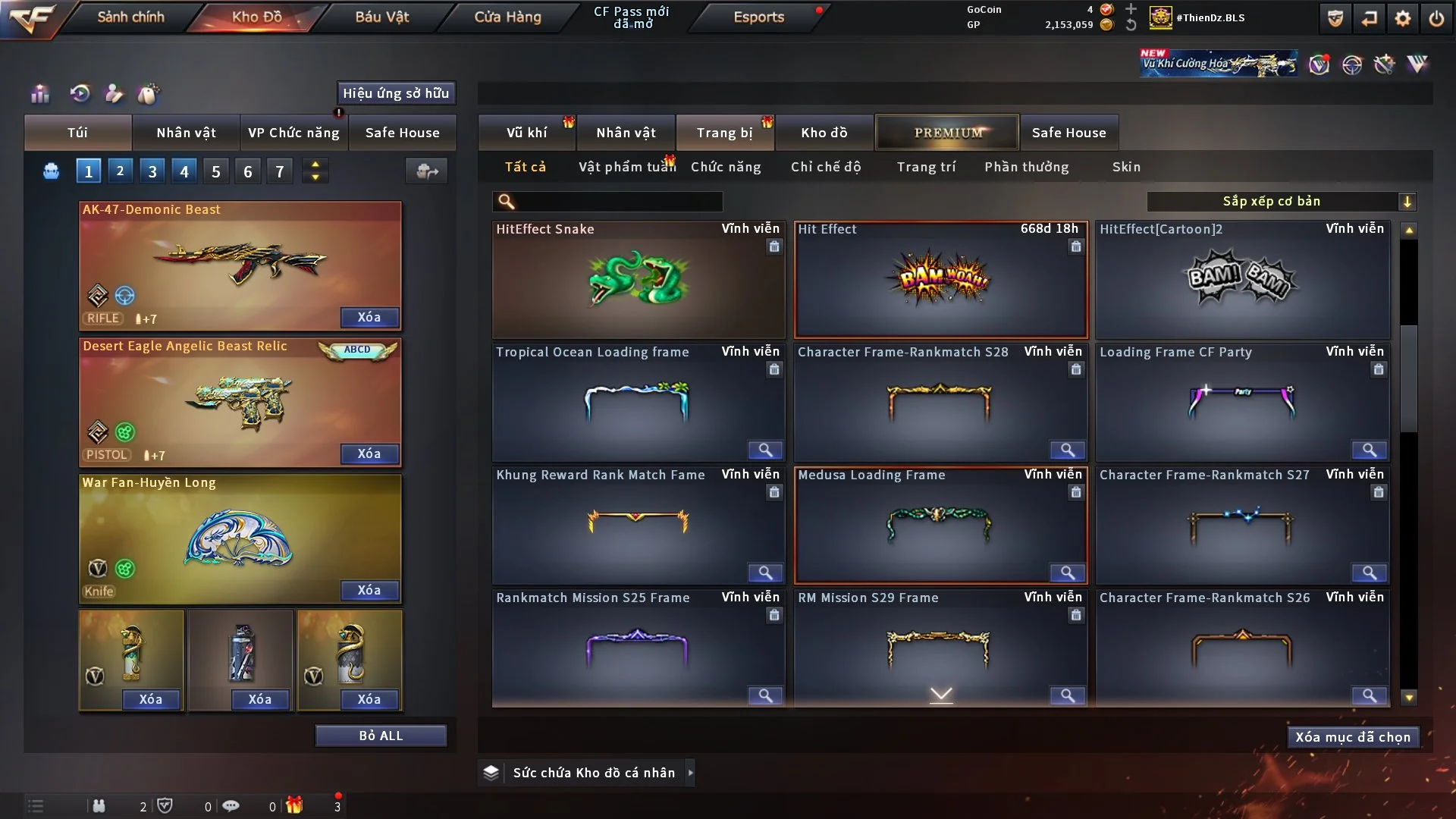Open the Sảnh chính lobby menu

tap(130, 17)
